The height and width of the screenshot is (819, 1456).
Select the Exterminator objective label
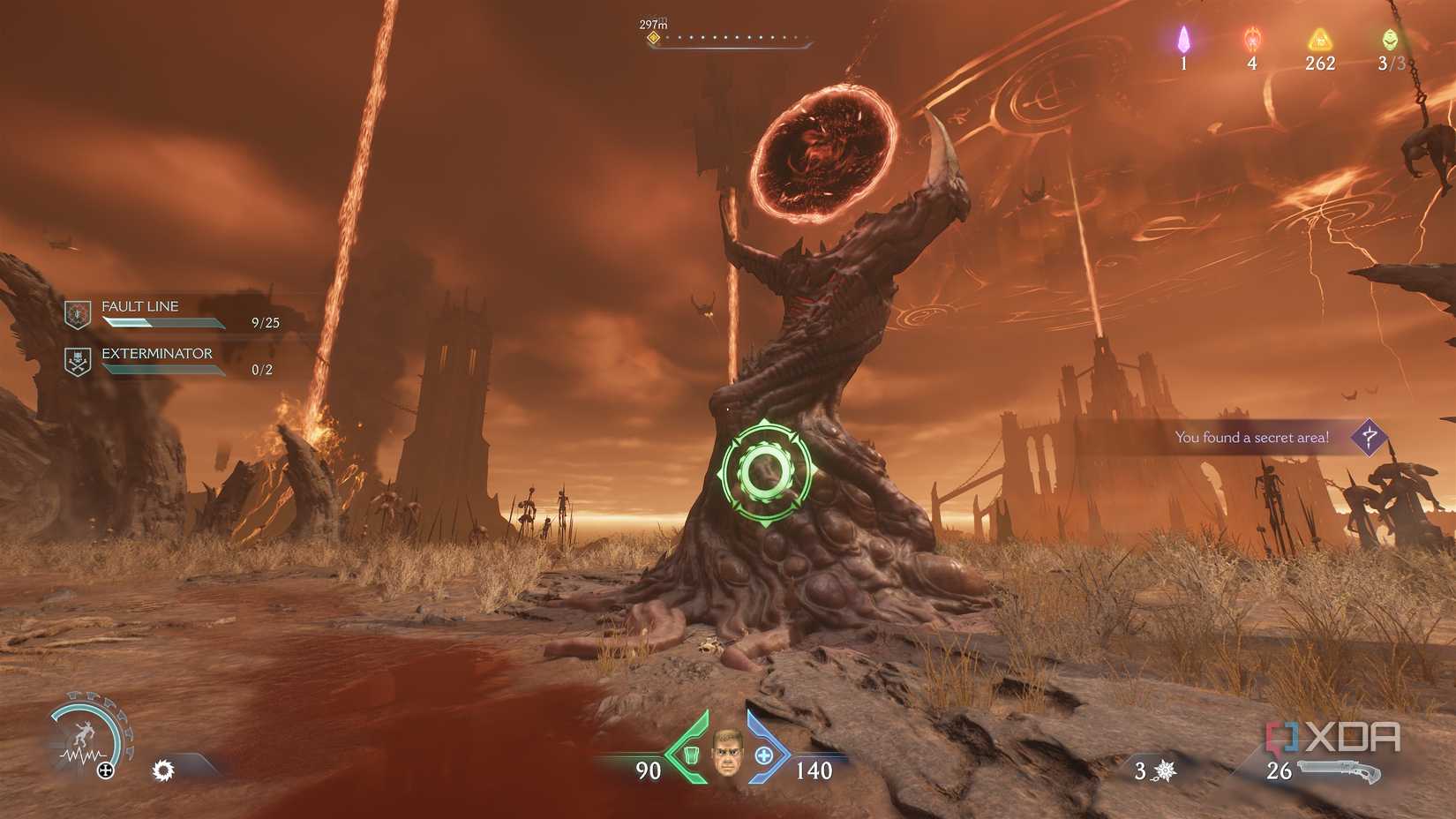[x=157, y=353]
